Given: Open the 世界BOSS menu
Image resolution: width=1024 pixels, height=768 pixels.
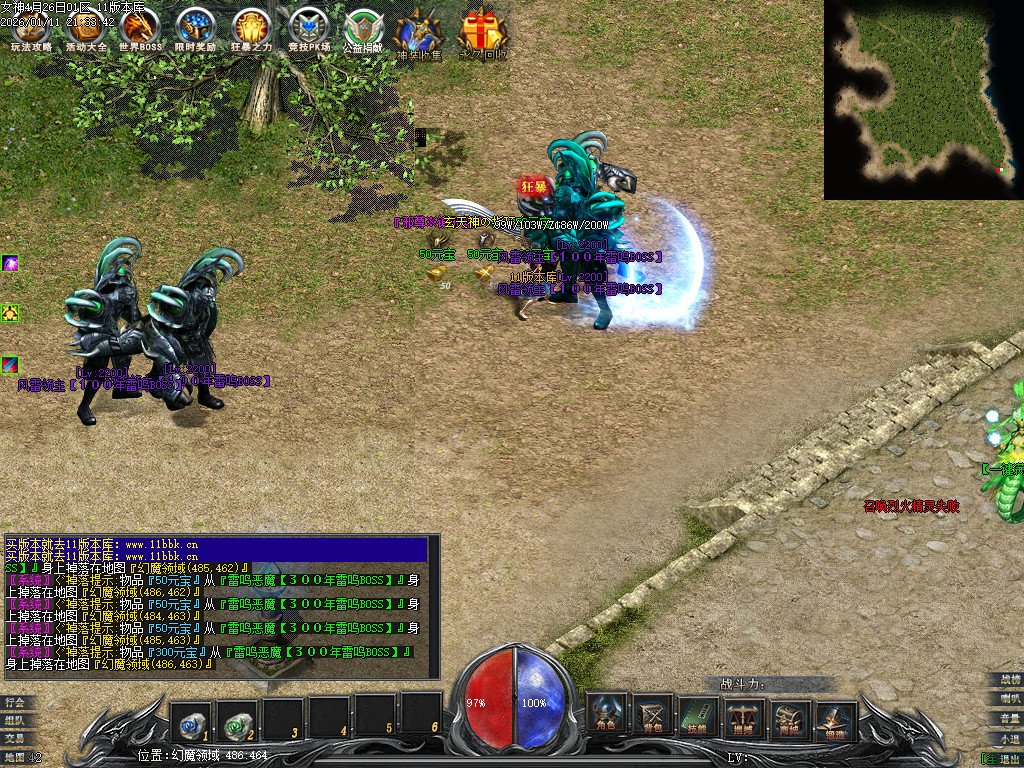Looking at the screenshot, I should pos(140,29).
